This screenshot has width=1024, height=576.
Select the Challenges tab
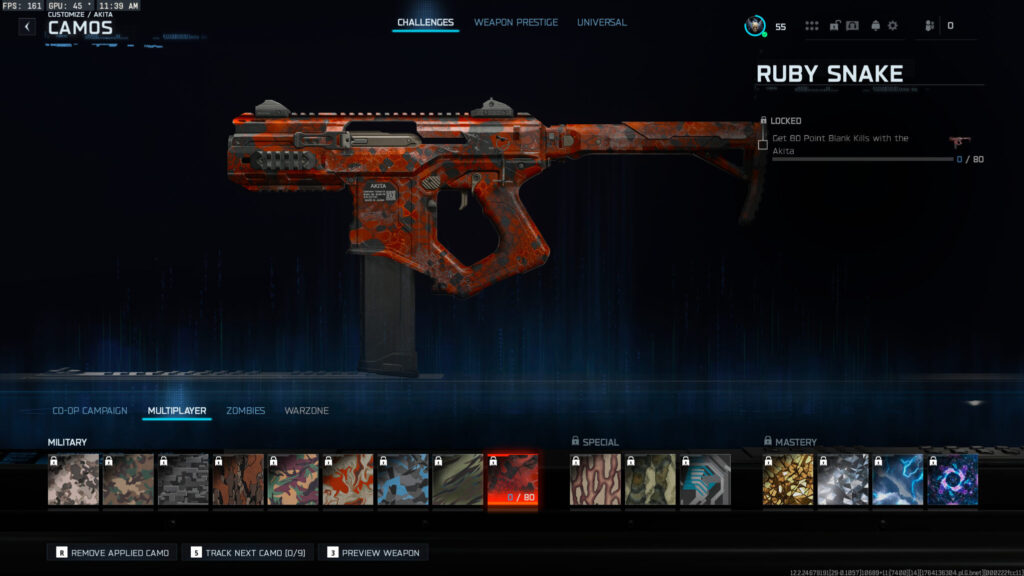(425, 22)
